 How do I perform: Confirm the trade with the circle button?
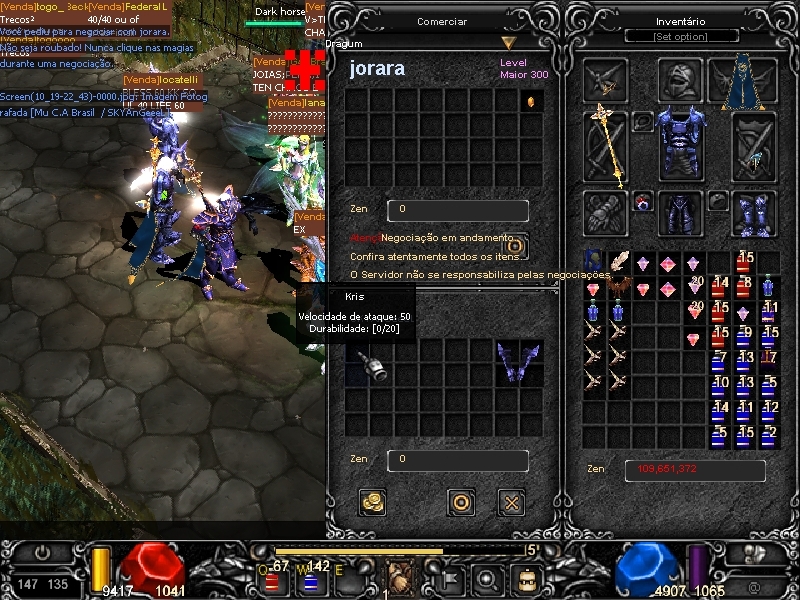[460, 502]
